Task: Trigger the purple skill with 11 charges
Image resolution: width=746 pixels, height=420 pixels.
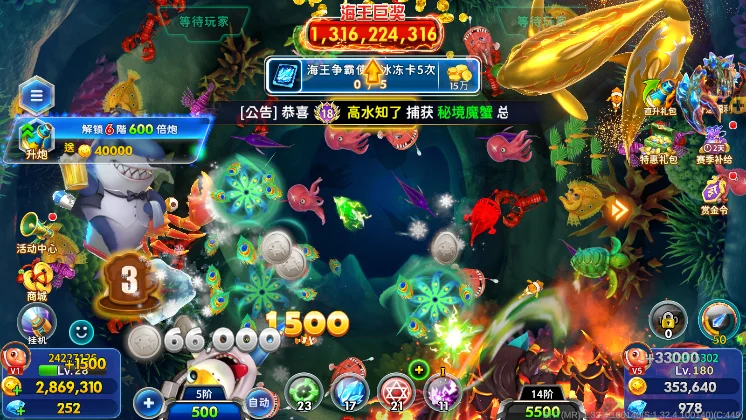Action: pyautogui.click(x=443, y=392)
